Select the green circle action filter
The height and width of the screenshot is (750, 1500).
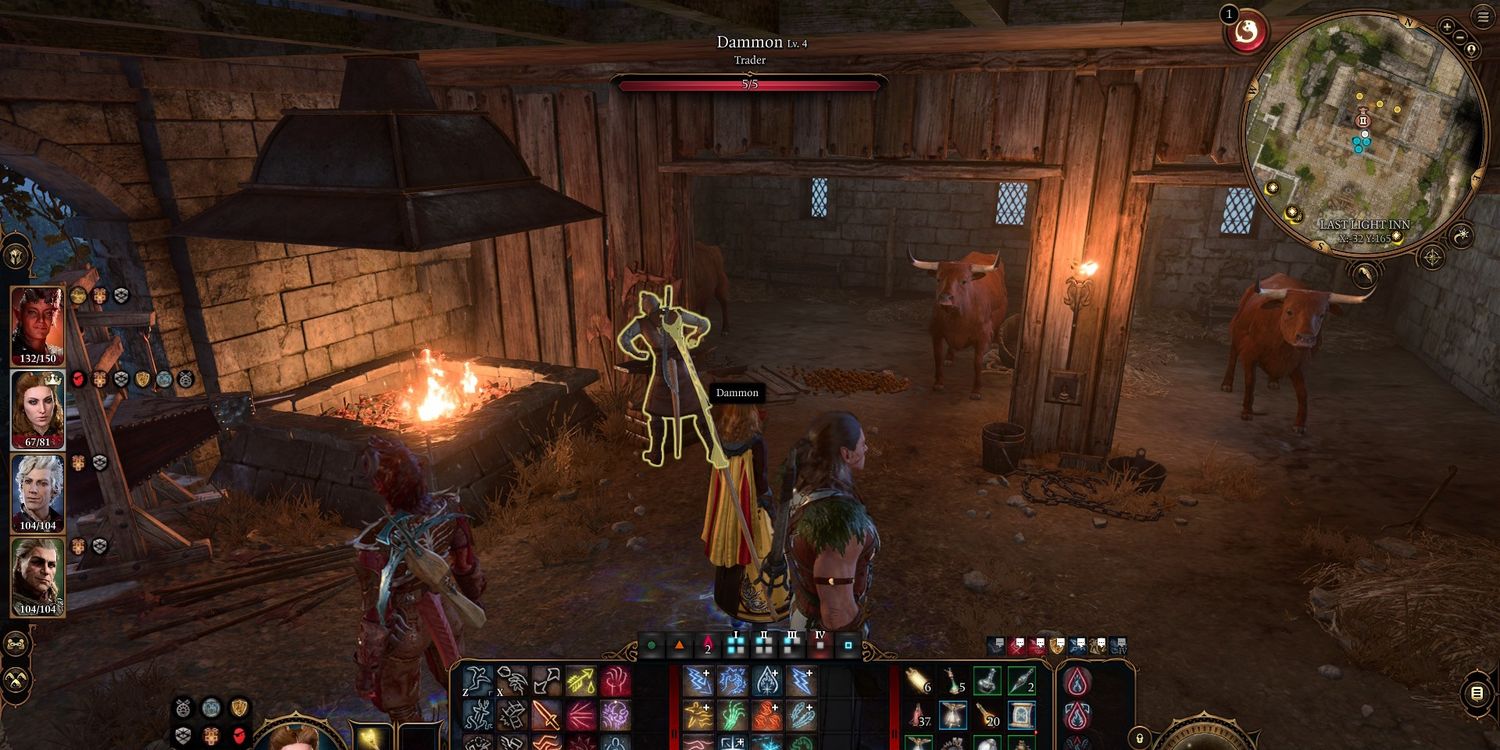tap(652, 645)
